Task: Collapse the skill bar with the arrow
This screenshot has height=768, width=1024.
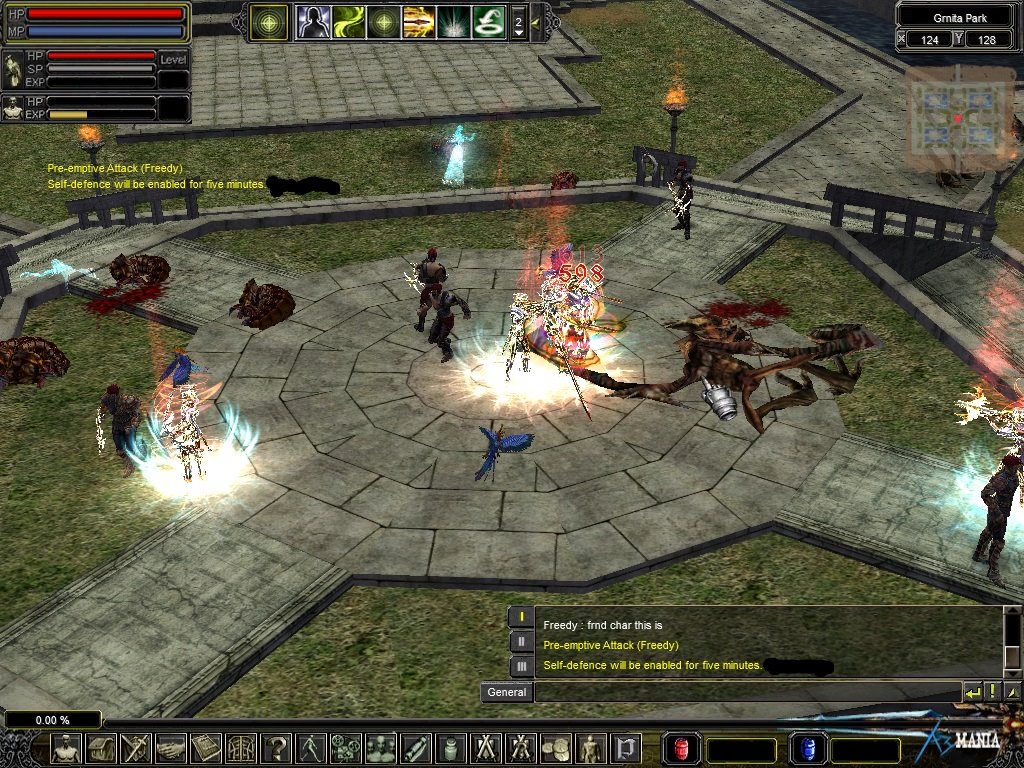Action: click(535, 21)
